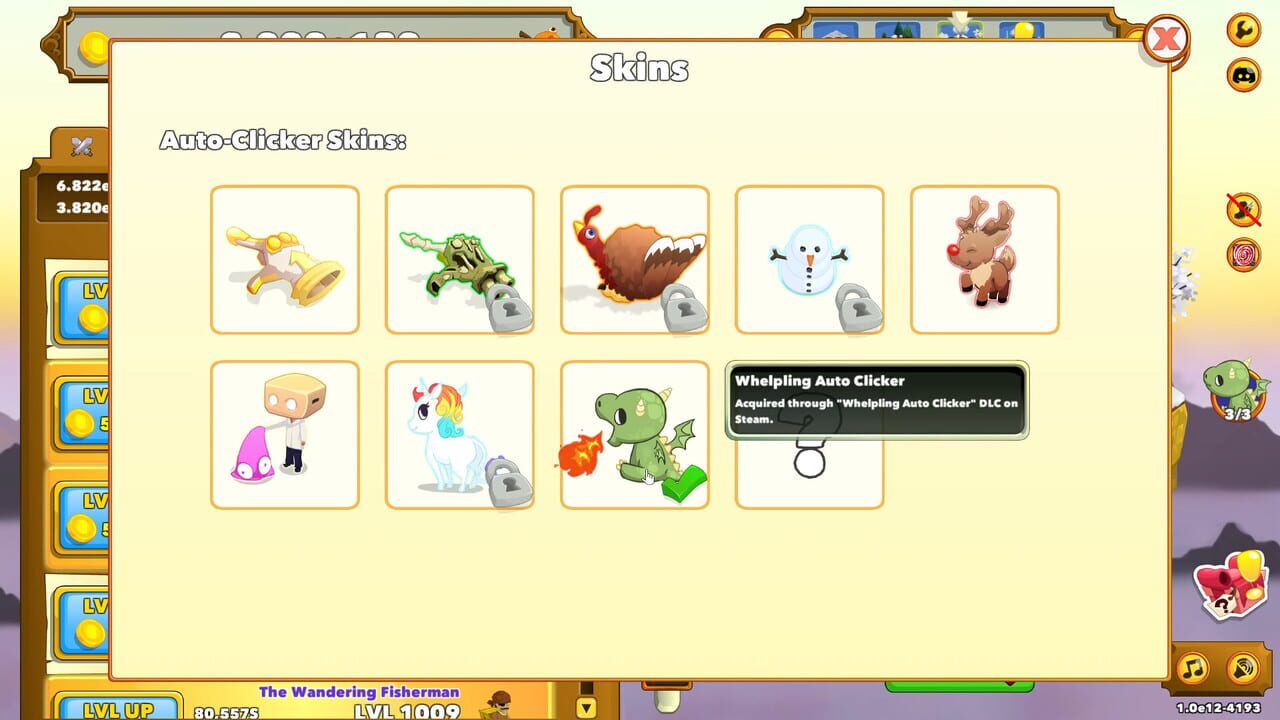1280x720 pixels.
Task: Toggle the crossed-out clicker icon on right edge
Action: (1241, 207)
